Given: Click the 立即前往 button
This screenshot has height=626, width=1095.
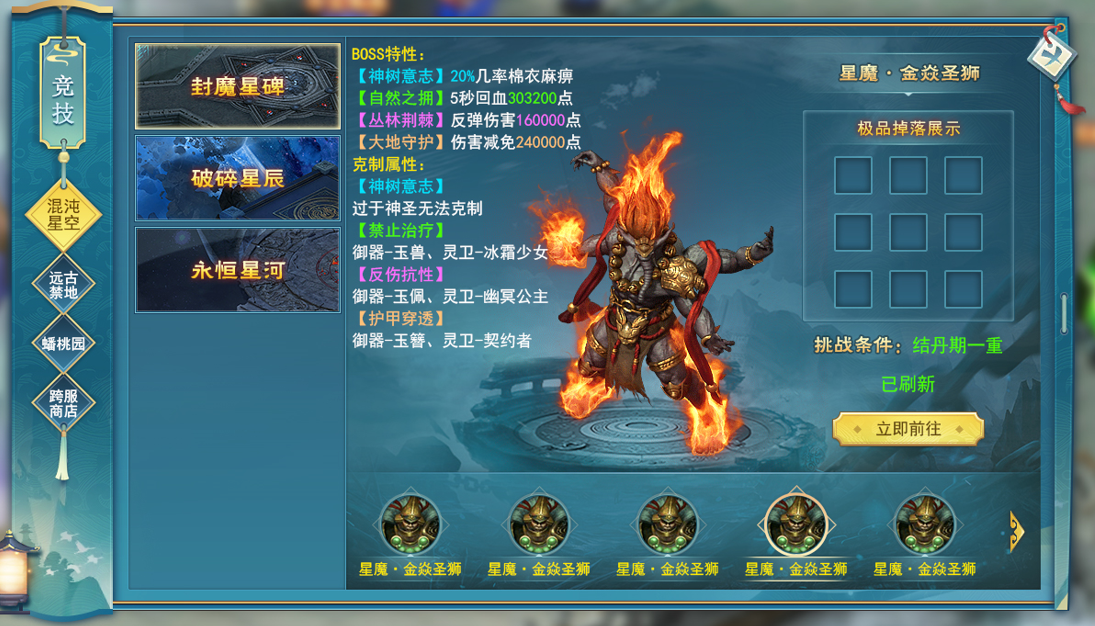Looking at the screenshot, I should click(908, 429).
